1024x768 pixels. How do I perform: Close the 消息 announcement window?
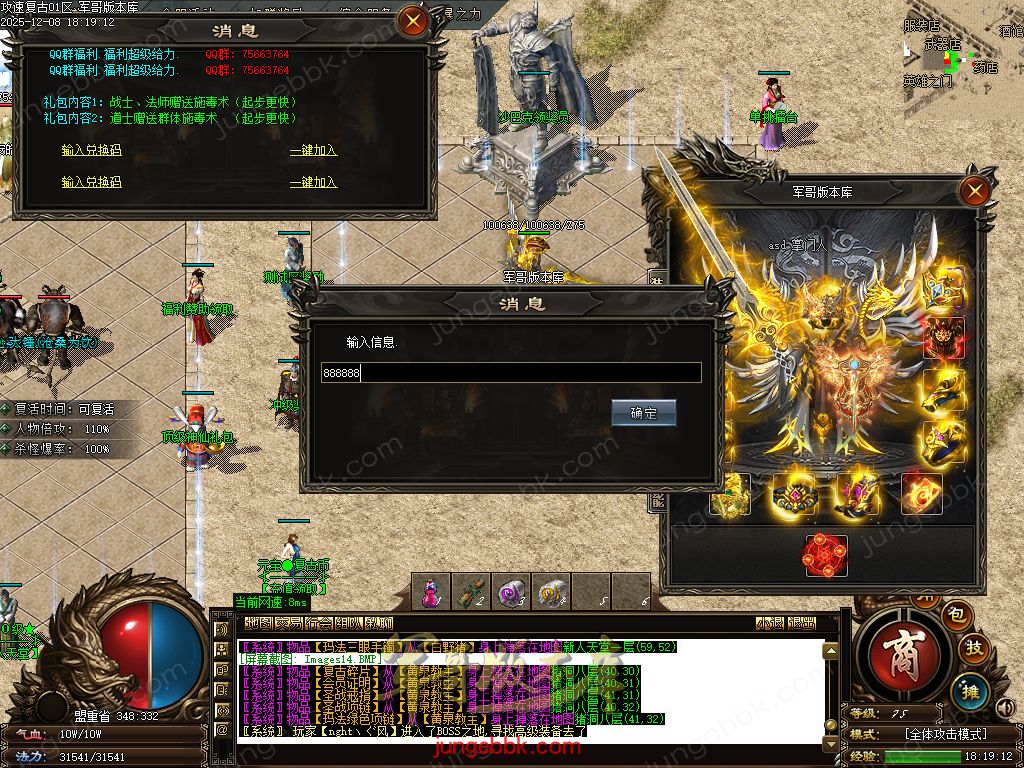412,21
